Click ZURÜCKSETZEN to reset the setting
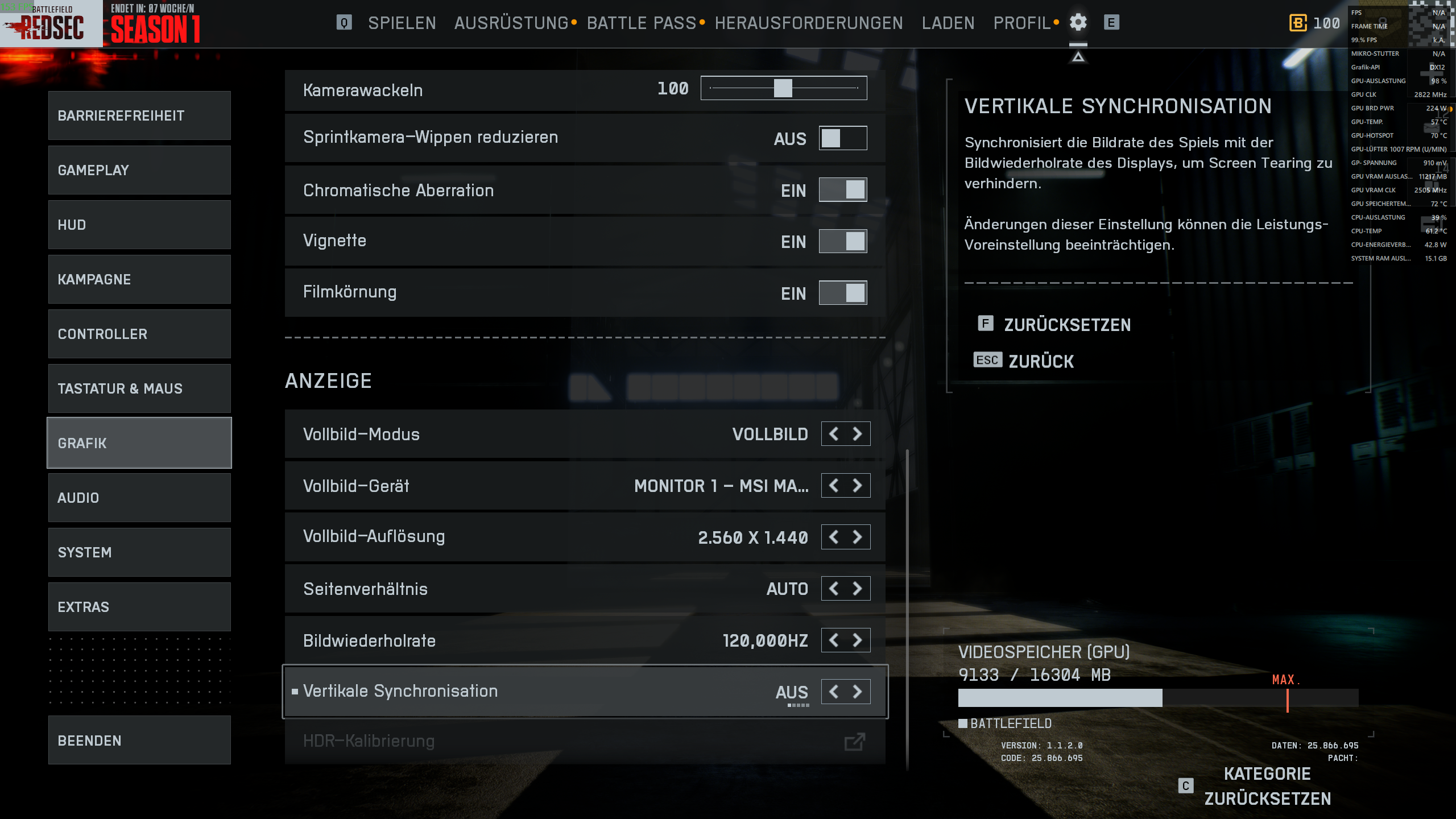 click(x=1067, y=325)
